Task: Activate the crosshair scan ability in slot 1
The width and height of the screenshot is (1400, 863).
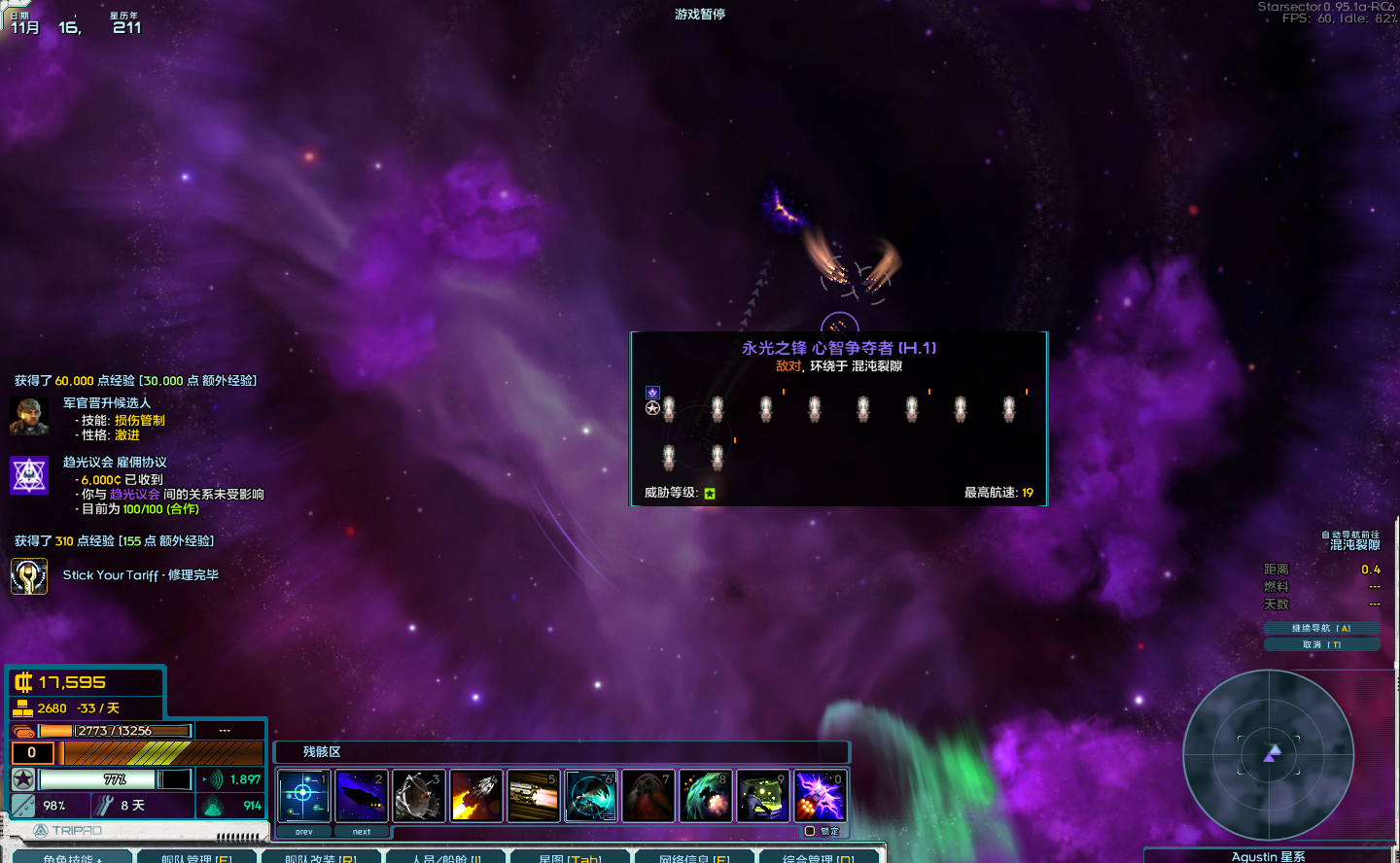Action: pyautogui.click(x=303, y=796)
